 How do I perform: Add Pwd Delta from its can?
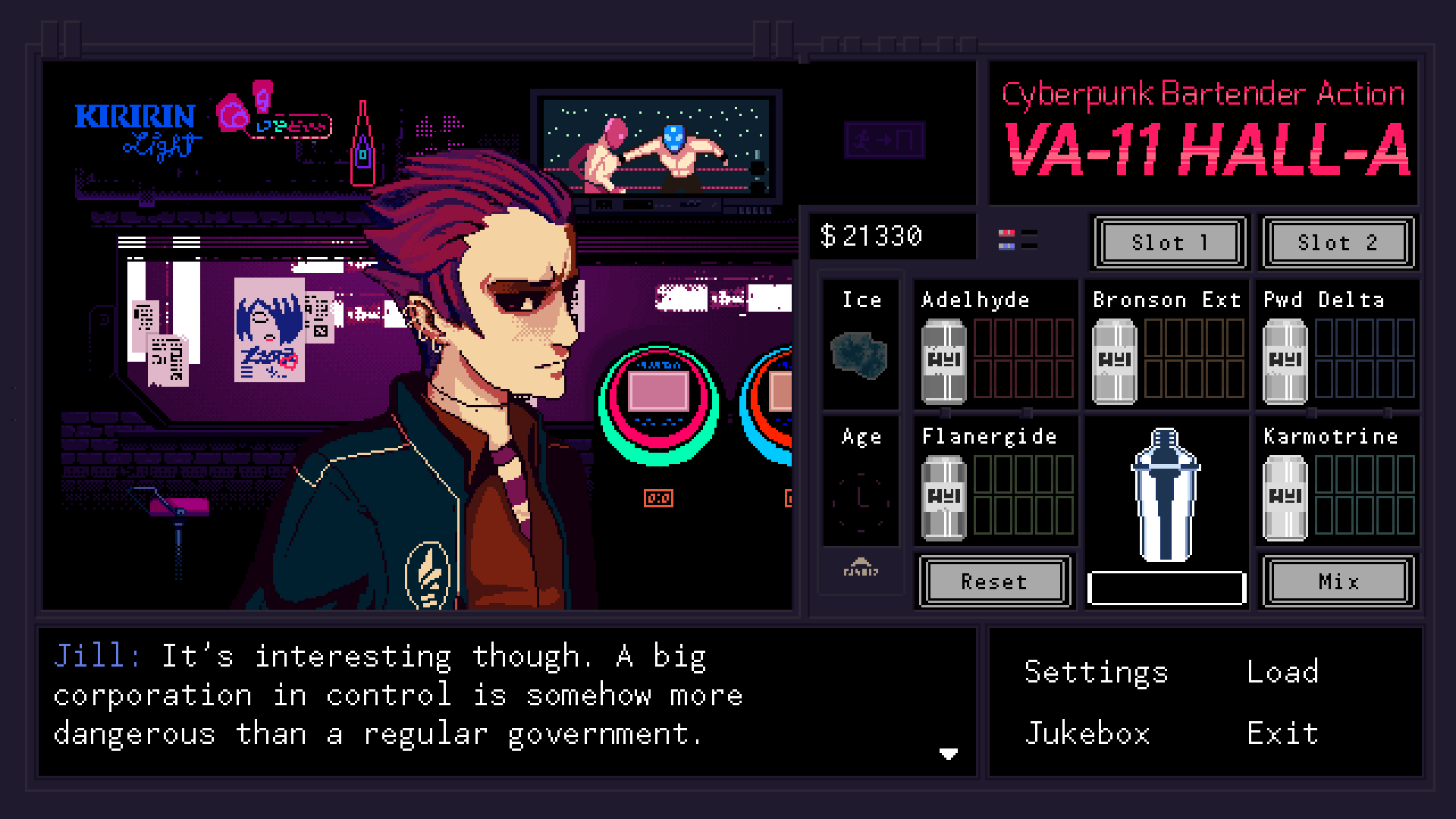tap(1285, 361)
